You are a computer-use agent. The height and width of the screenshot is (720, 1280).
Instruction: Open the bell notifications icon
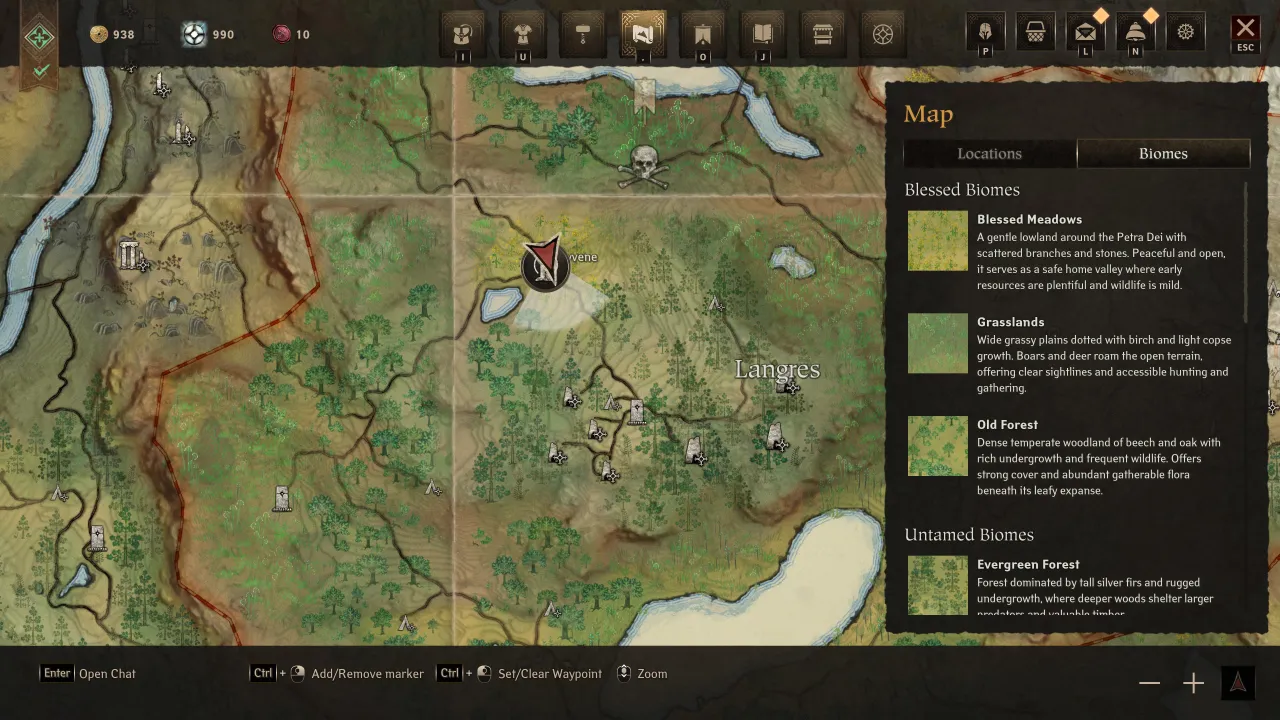(1135, 33)
